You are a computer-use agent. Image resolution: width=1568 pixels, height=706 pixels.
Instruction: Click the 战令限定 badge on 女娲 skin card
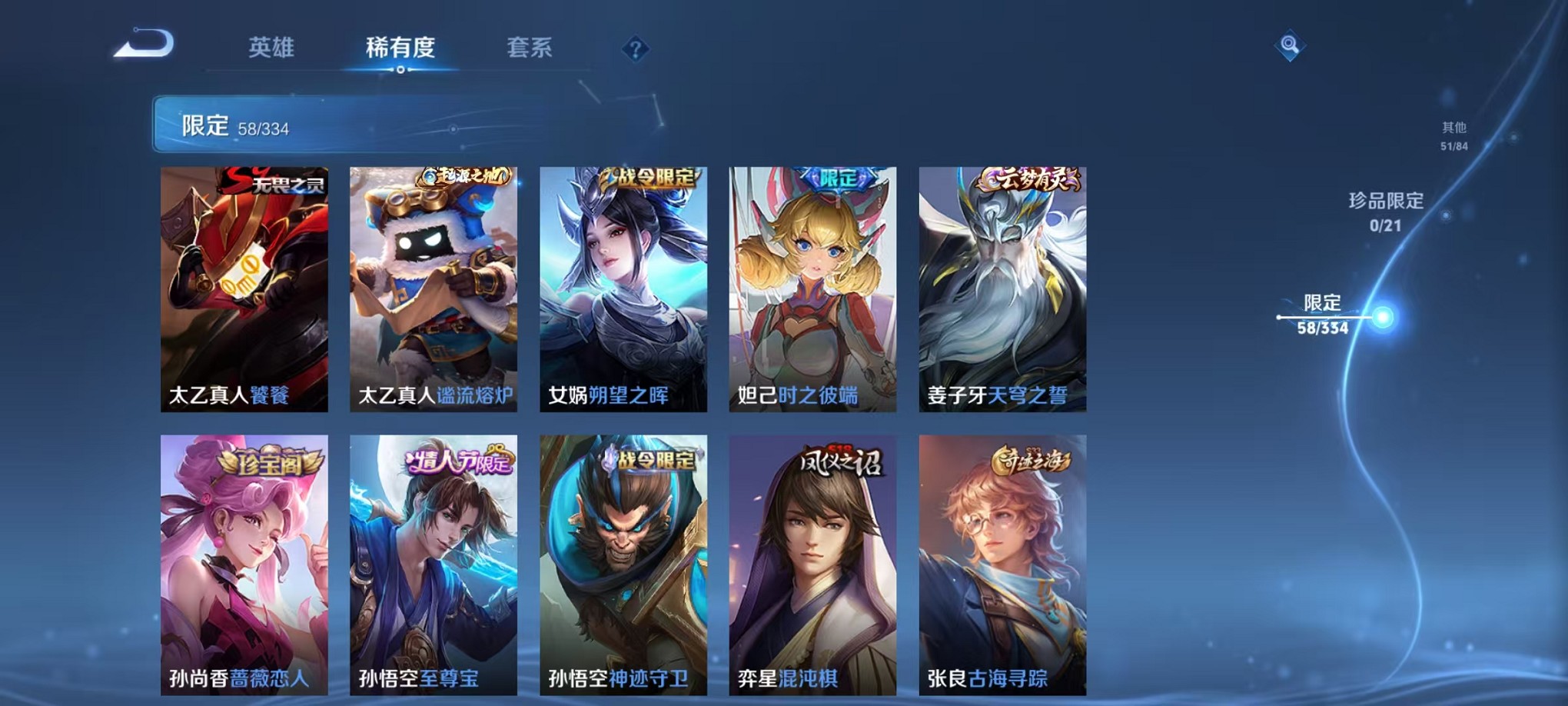(x=652, y=178)
